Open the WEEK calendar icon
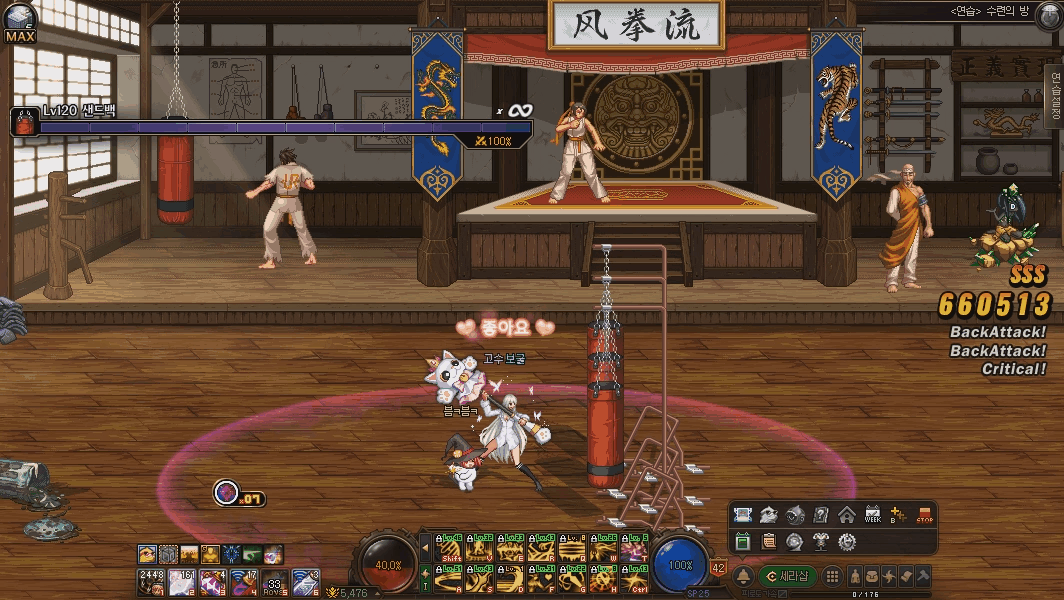 click(872, 515)
